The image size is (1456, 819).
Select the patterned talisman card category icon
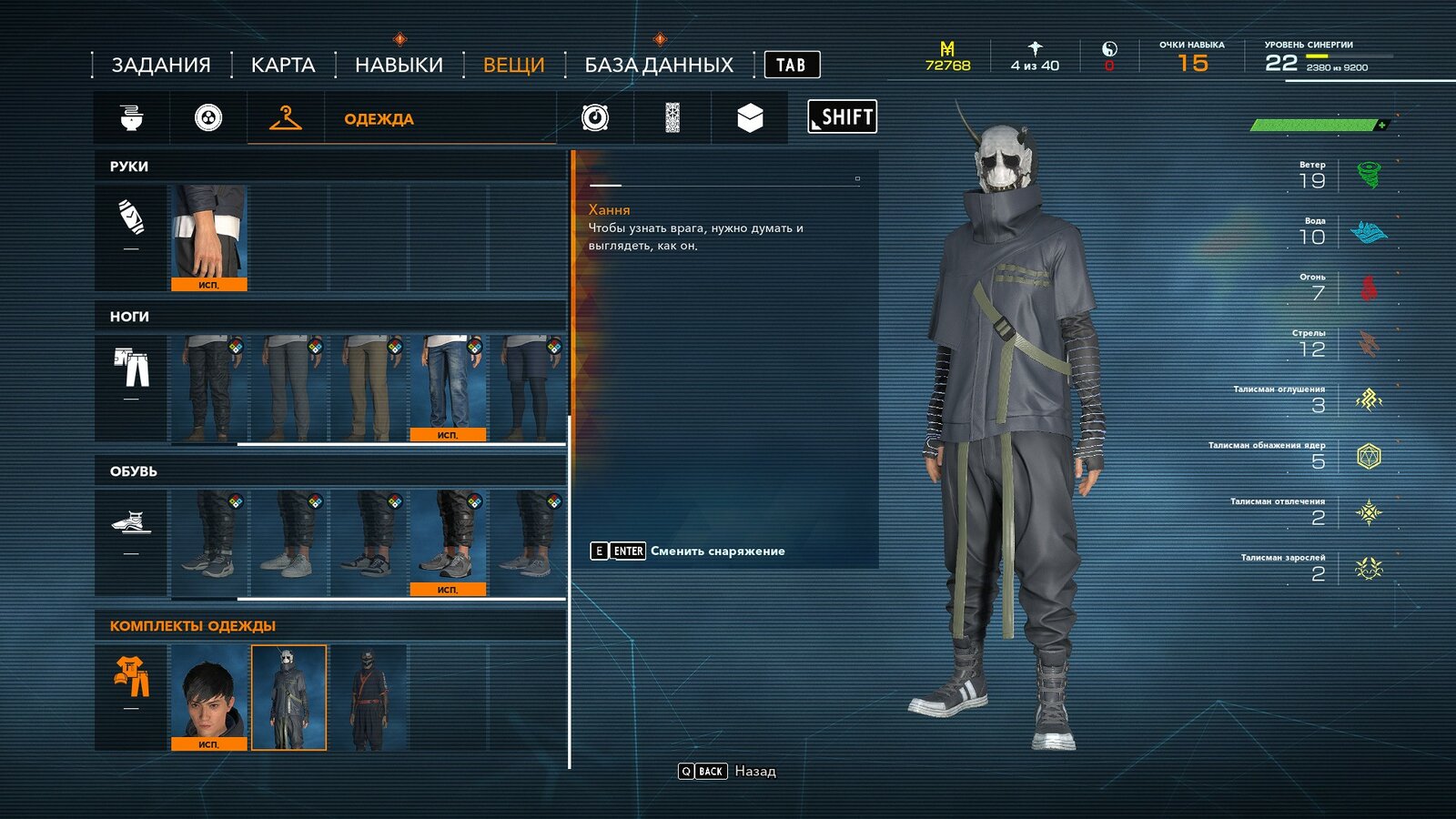click(674, 116)
